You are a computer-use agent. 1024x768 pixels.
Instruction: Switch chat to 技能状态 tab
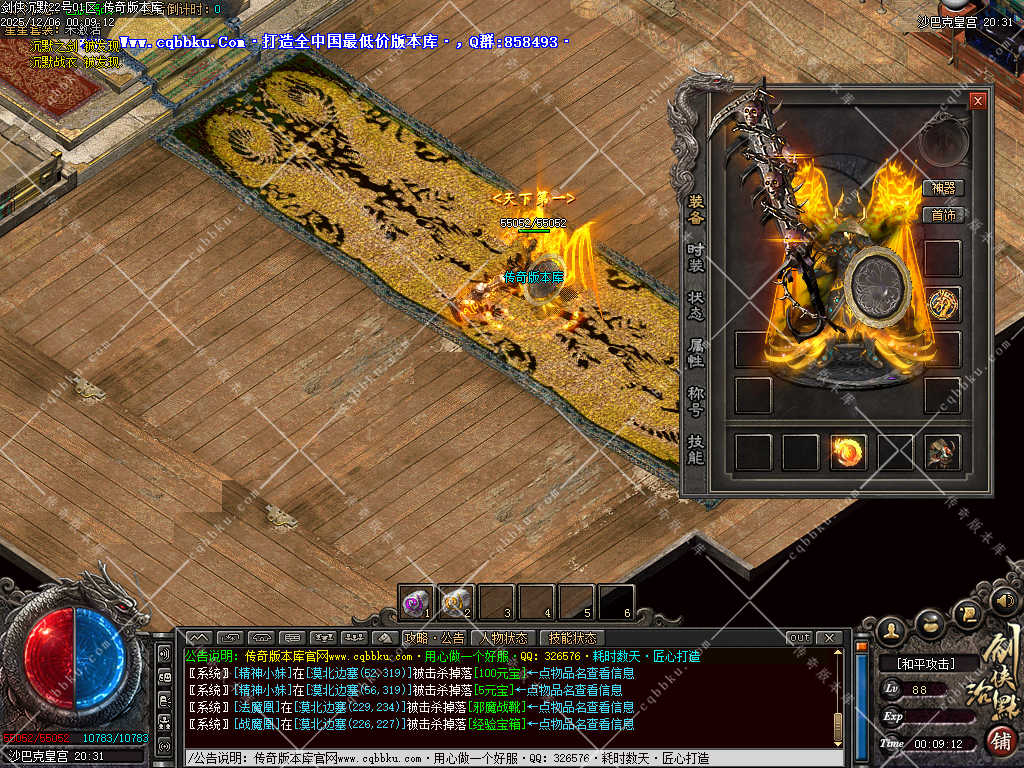[x=572, y=638]
